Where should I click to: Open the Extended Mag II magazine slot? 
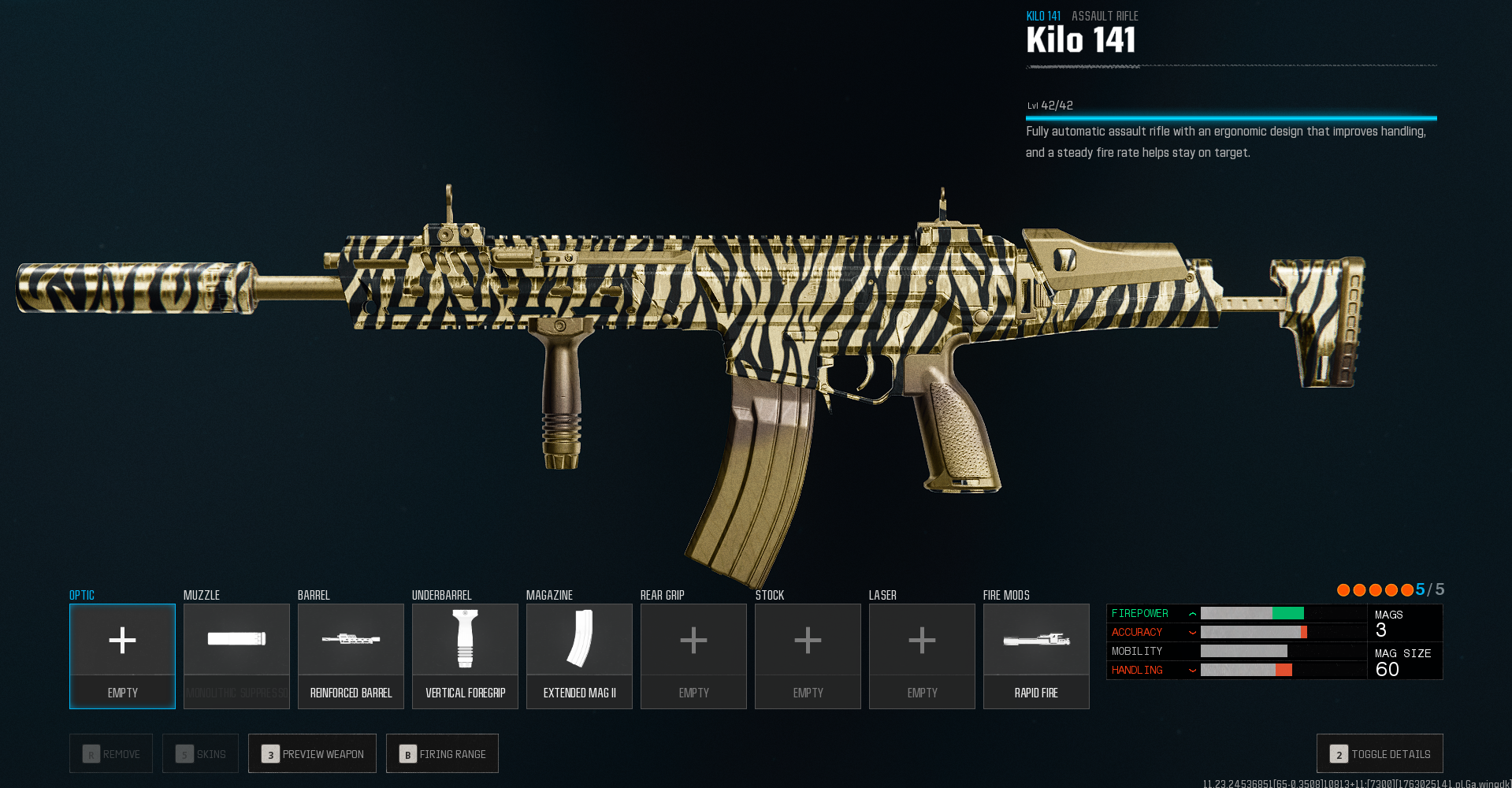click(x=579, y=656)
